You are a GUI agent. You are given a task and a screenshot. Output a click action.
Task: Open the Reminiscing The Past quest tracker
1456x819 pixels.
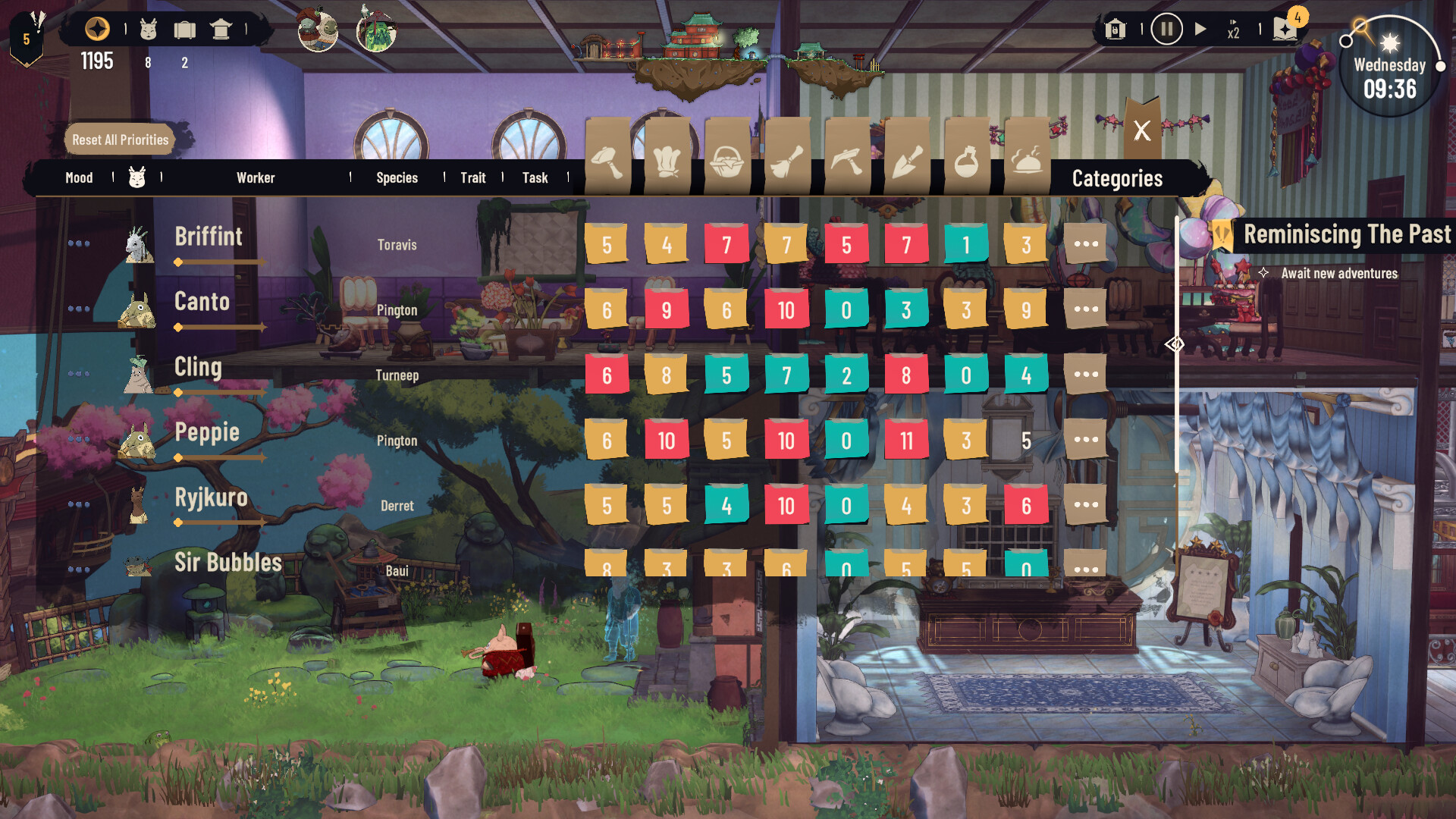pos(1347,234)
